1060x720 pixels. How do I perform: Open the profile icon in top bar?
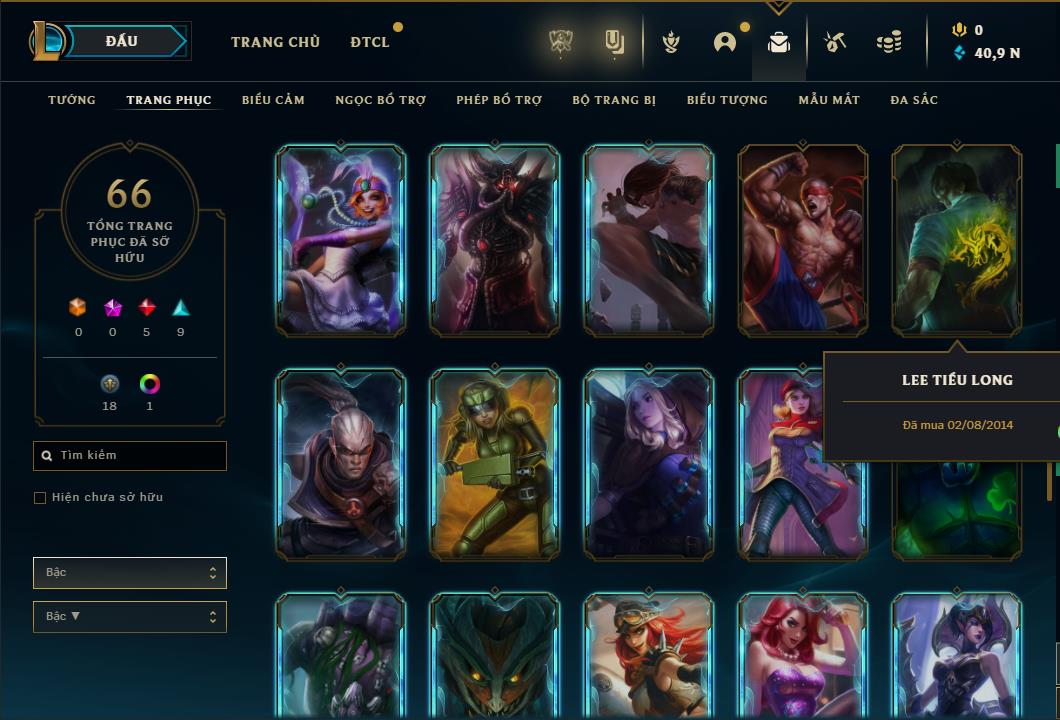tap(725, 42)
